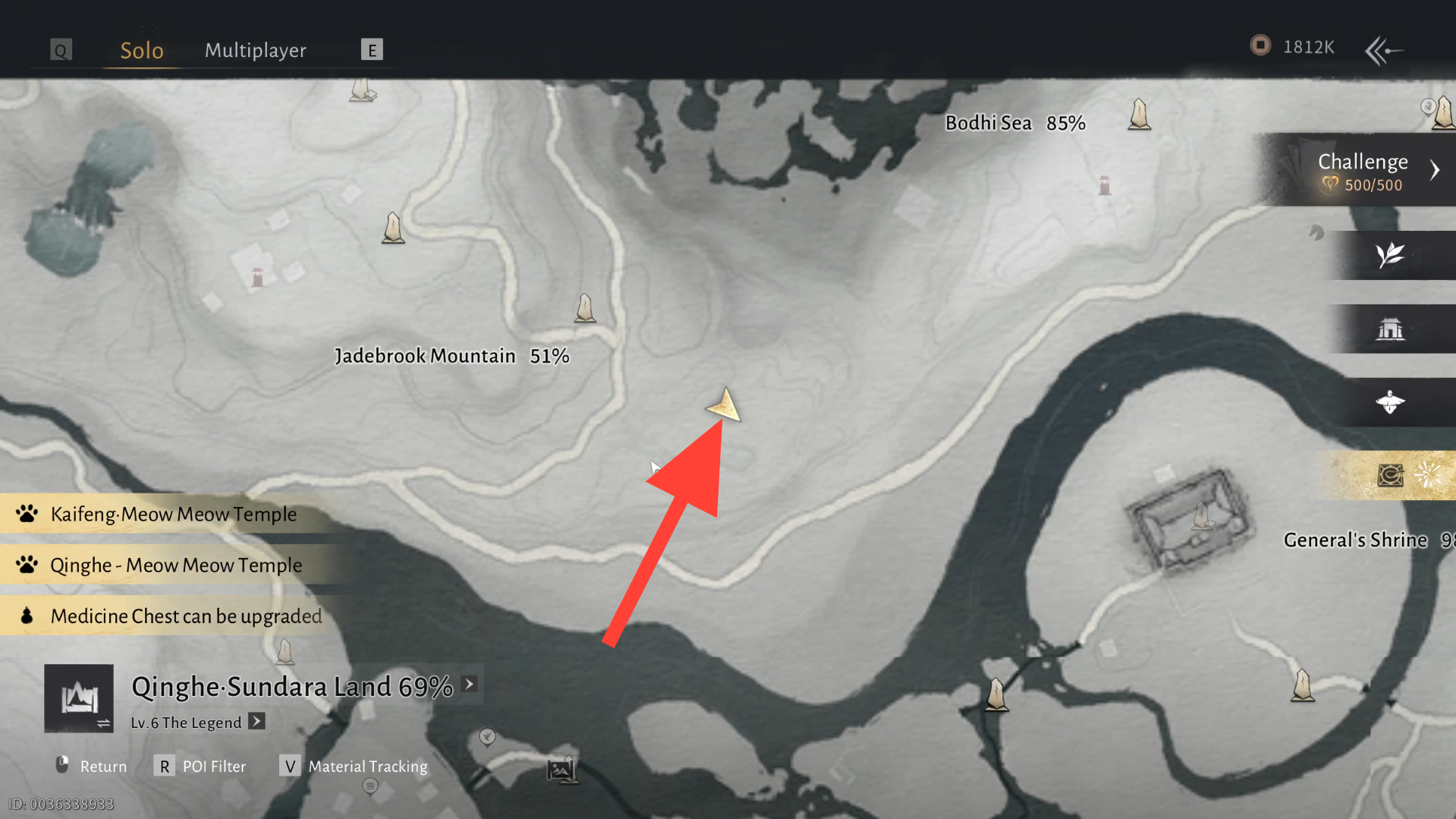Click the 500/500 Challenge progress counter
This screenshot has width=1456, height=819.
click(1375, 184)
